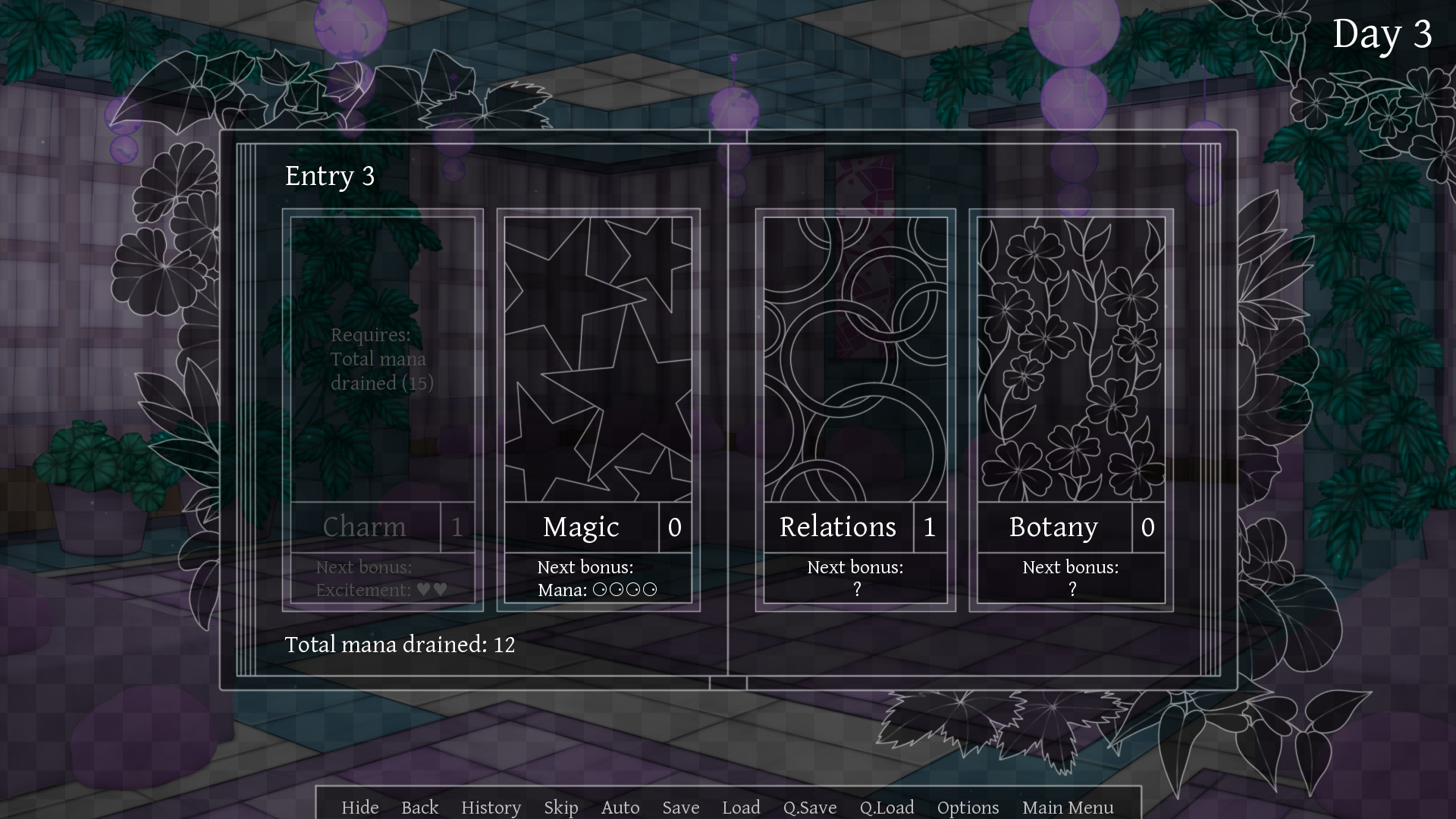Perform a Quick Save with Q.Save
Screen dimensions: 1456x819
tap(810, 807)
